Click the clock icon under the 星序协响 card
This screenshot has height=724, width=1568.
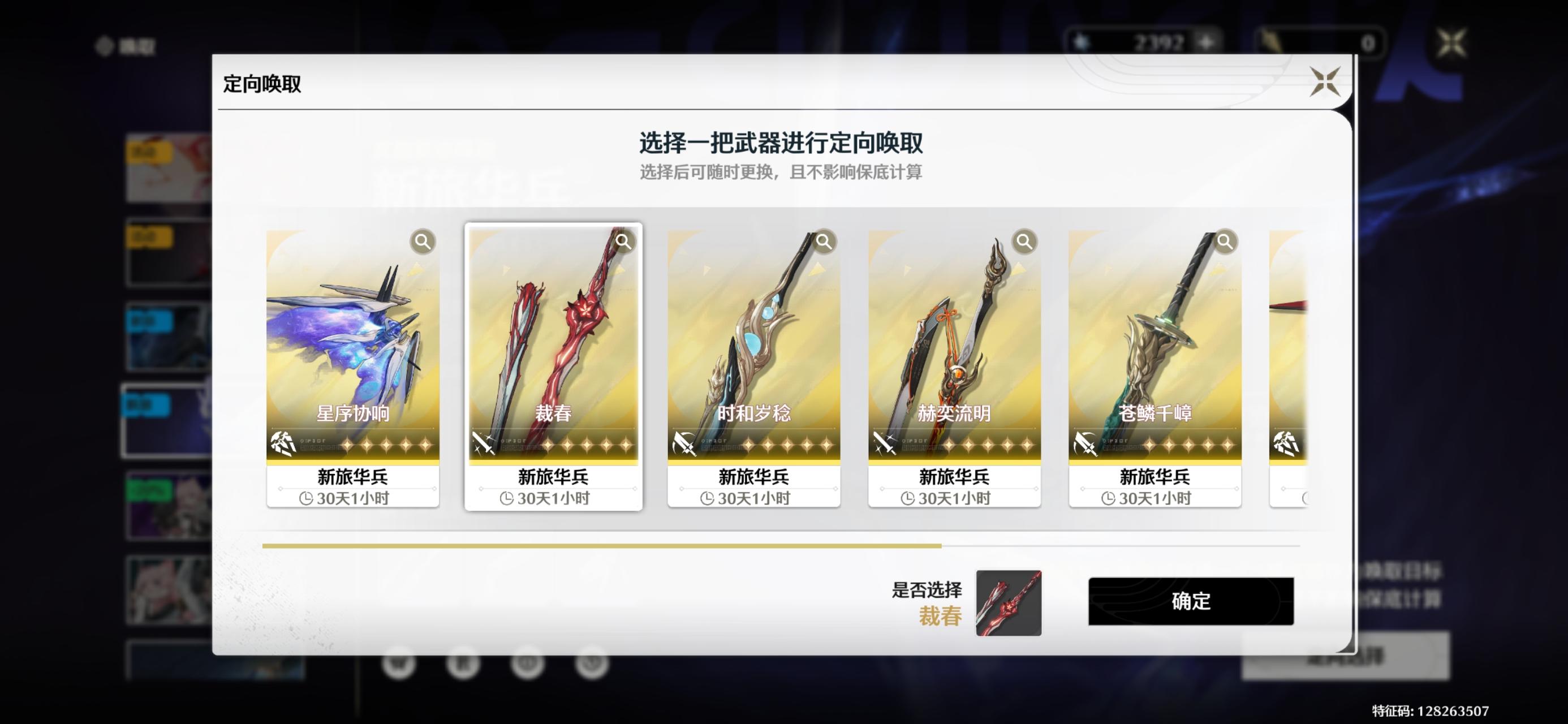click(x=307, y=498)
